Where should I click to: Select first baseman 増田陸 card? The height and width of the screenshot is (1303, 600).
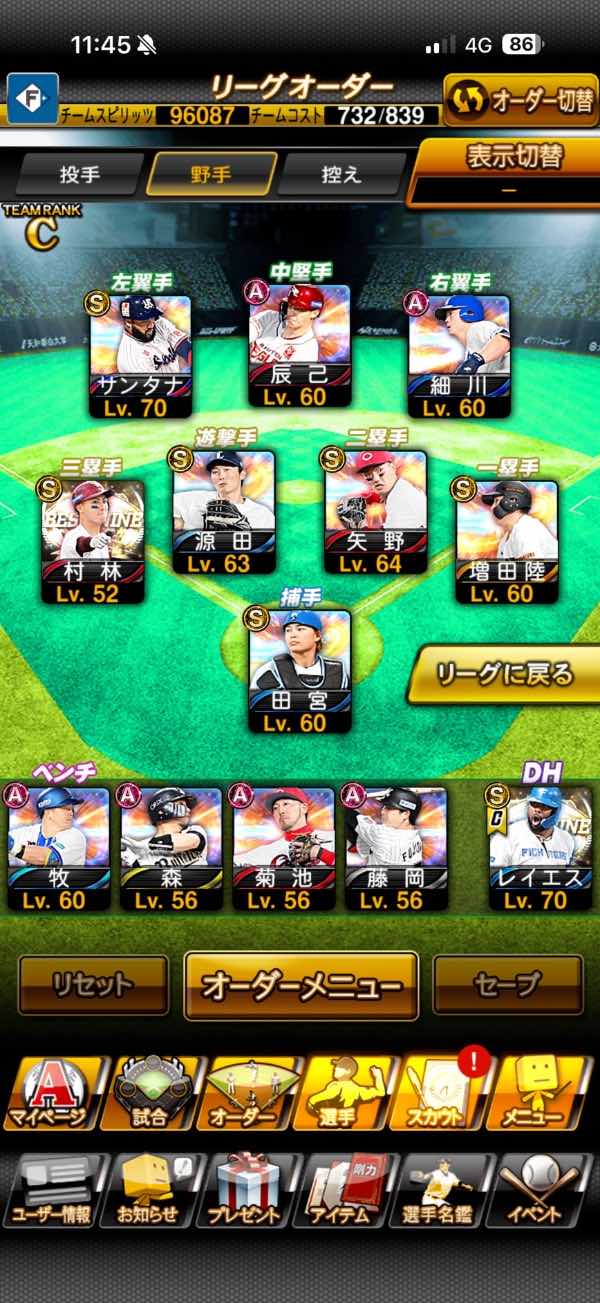(506, 542)
